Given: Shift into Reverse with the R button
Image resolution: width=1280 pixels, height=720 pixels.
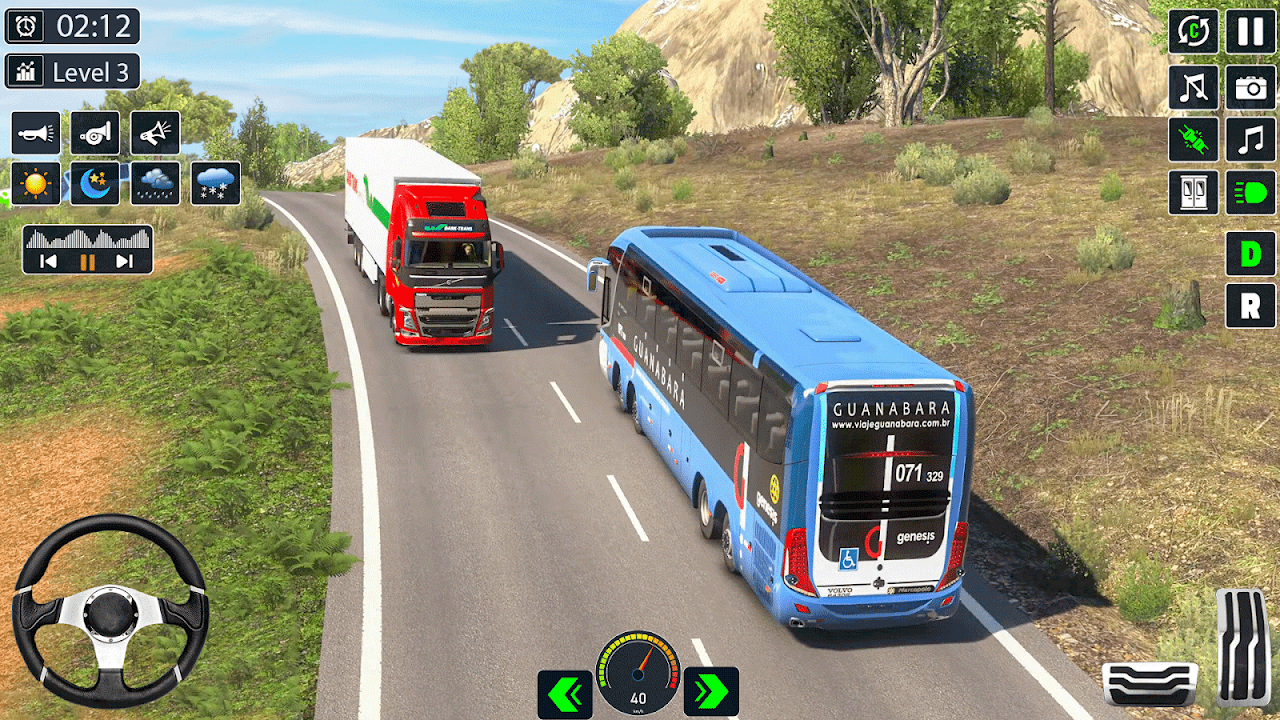Looking at the screenshot, I should (x=1250, y=306).
